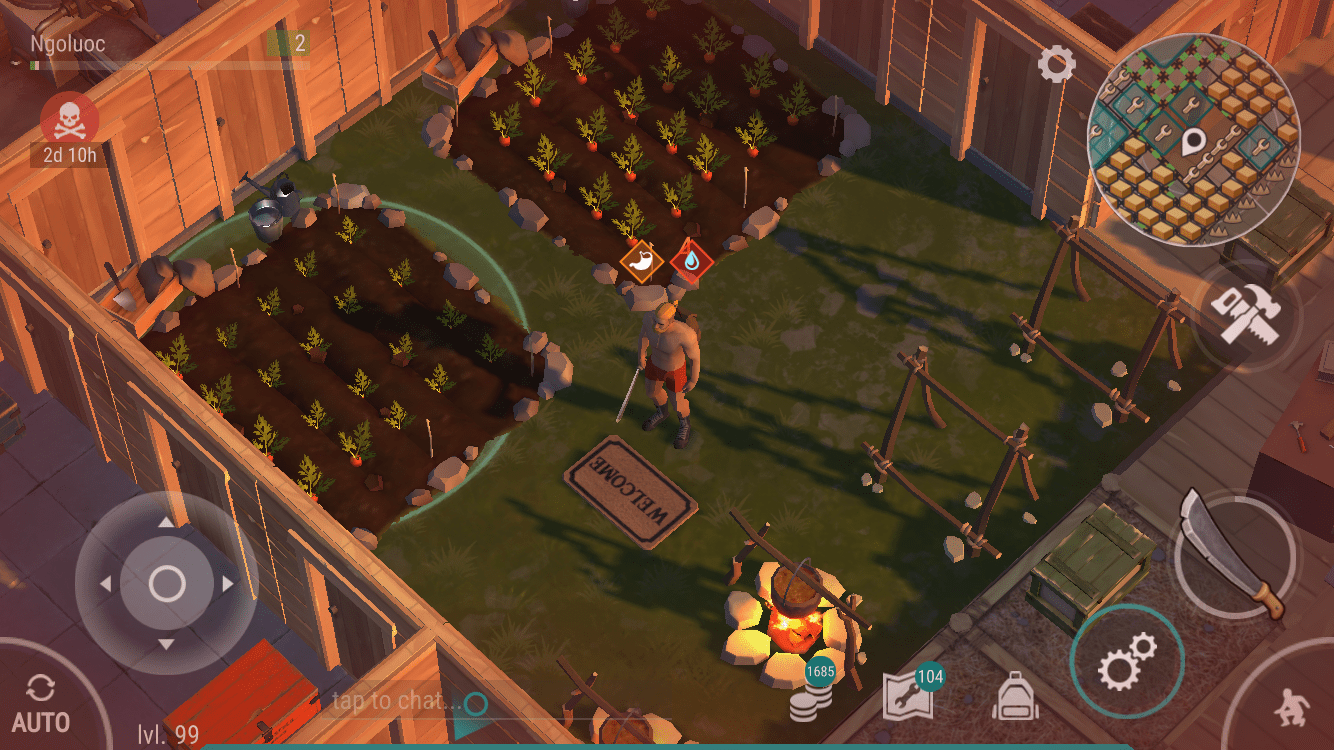Tap the virtual movement joystick
This screenshot has width=1334, height=750.
tap(166, 583)
